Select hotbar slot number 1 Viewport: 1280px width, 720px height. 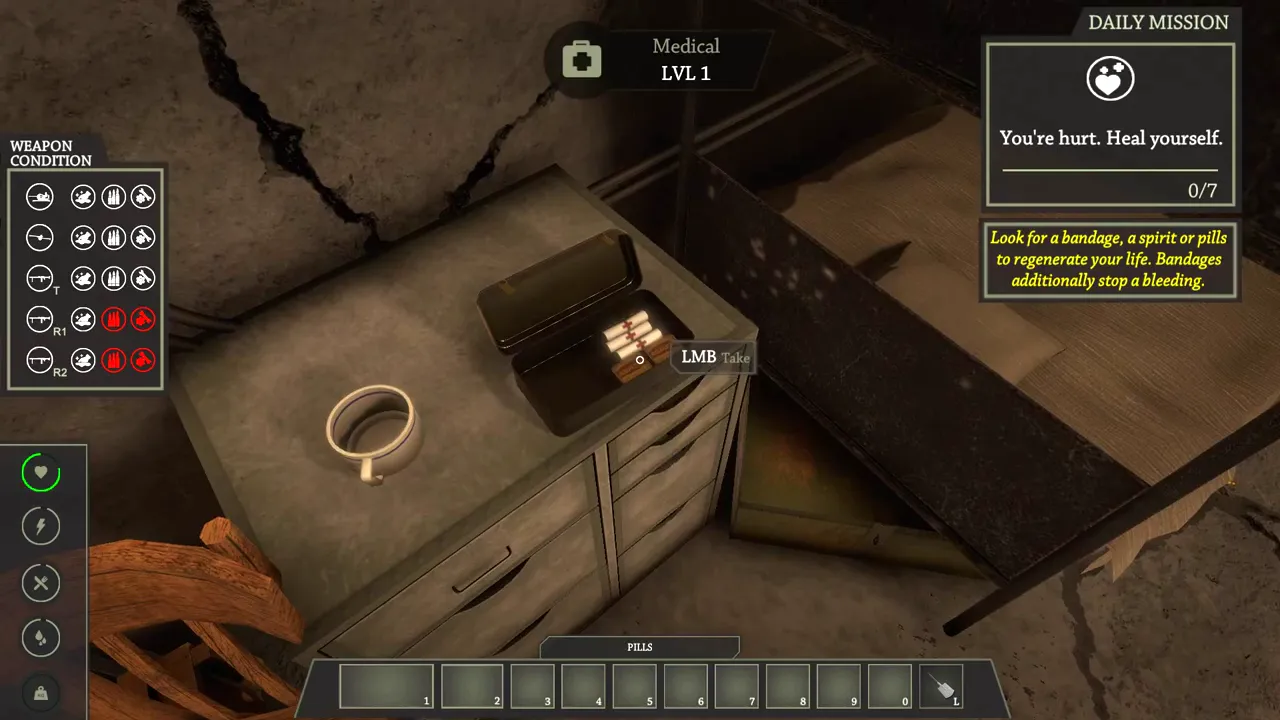click(387, 686)
